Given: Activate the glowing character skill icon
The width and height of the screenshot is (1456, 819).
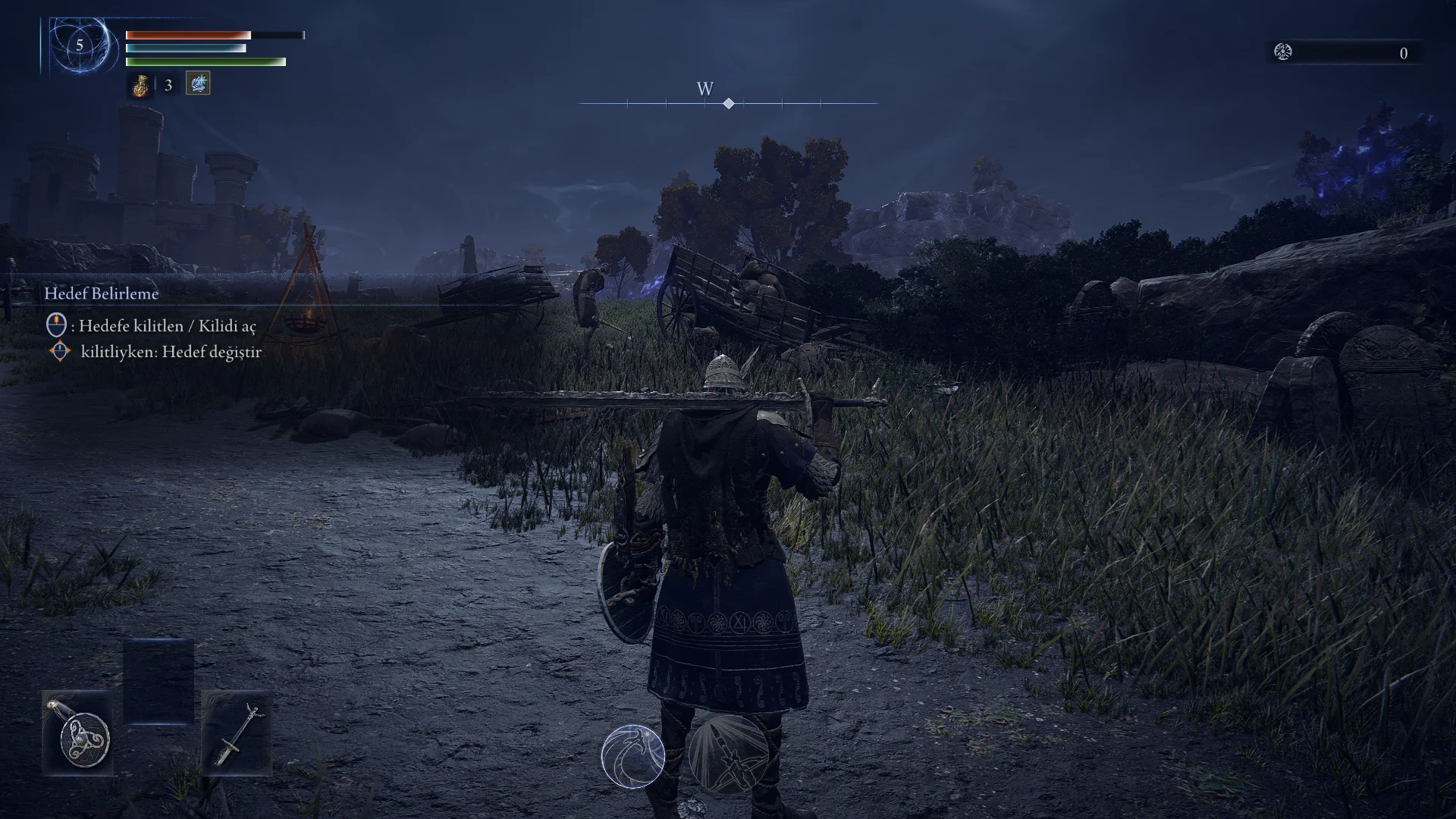Looking at the screenshot, I should click(x=633, y=756).
